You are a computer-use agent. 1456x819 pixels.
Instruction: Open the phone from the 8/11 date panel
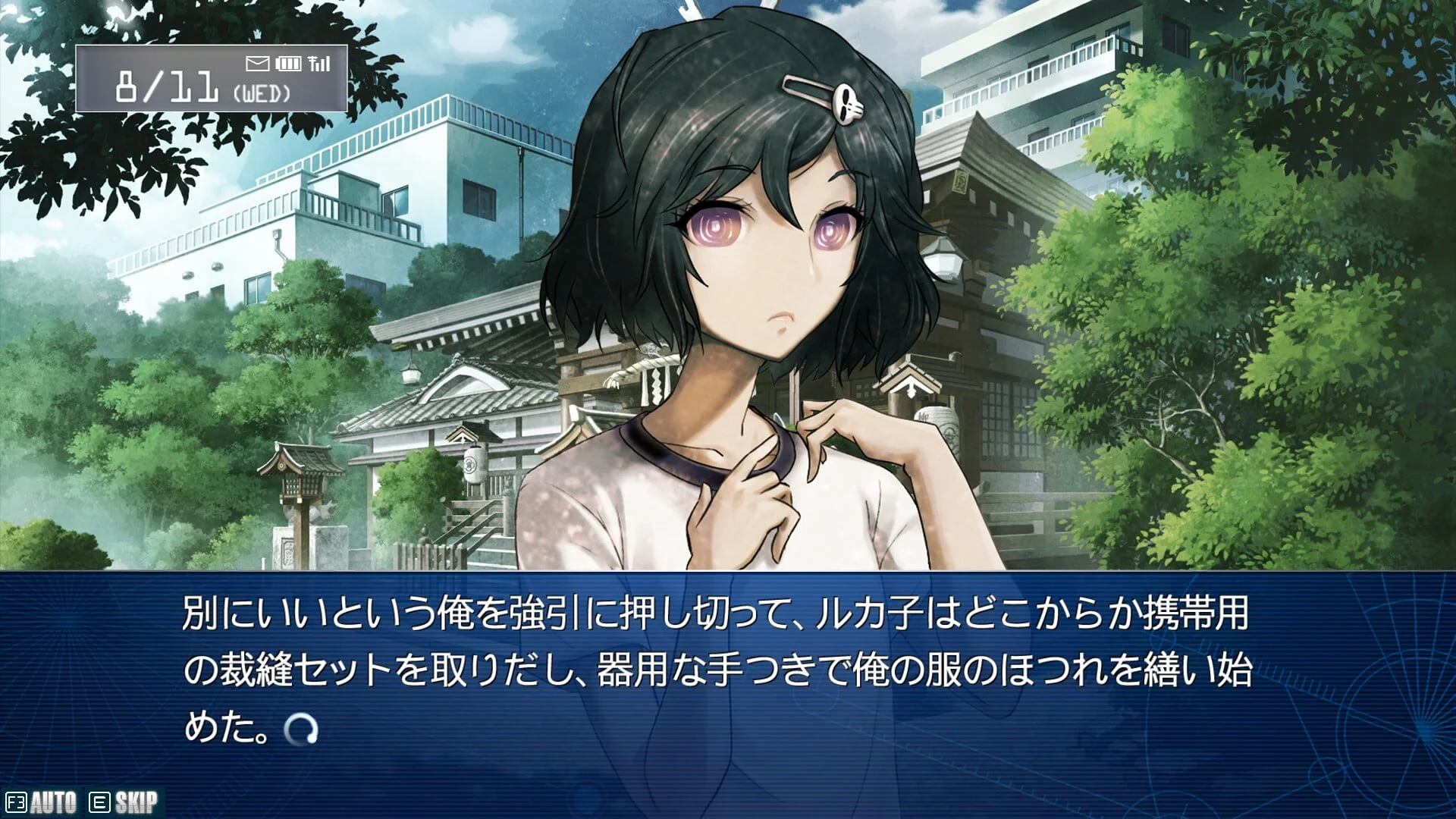pos(211,79)
